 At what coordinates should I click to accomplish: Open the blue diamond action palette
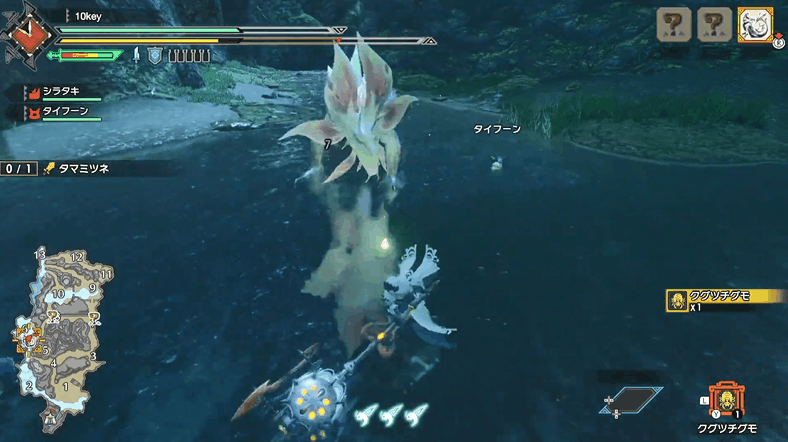click(x=631, y=397)
